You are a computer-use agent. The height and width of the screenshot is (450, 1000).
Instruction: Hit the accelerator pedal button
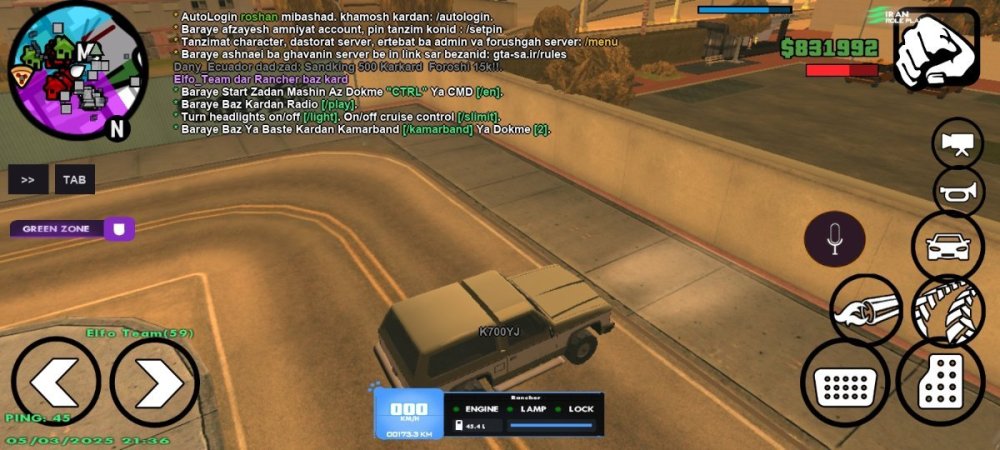940,382
